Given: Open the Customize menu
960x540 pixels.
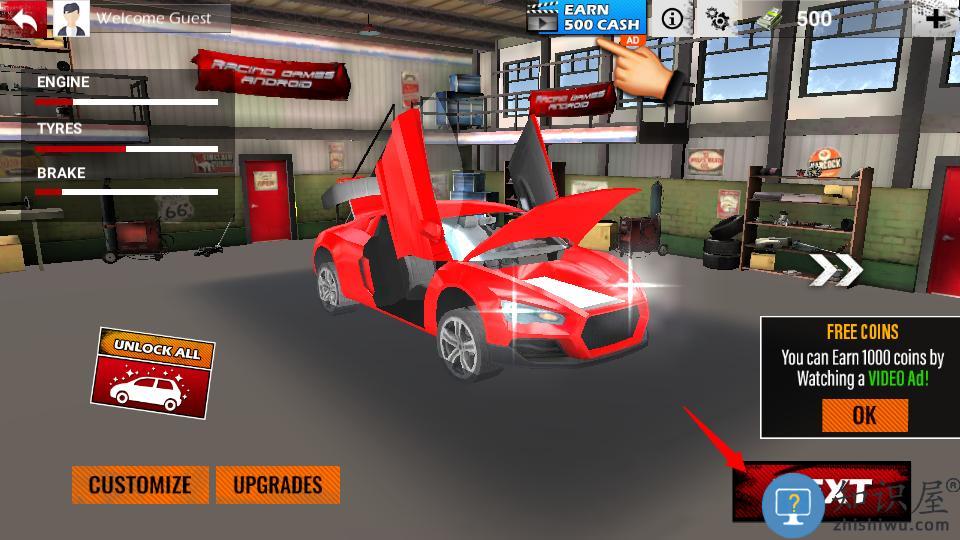Looking at the screenshot, I should point(140,485).
